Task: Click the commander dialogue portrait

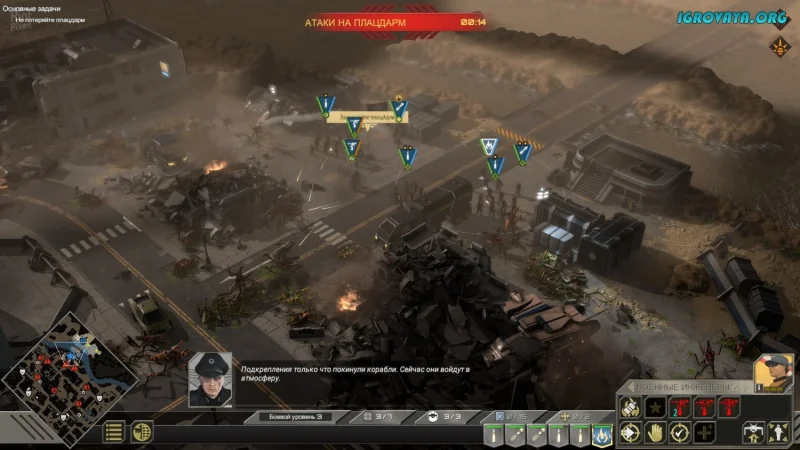Action: [x=210, y=378]
